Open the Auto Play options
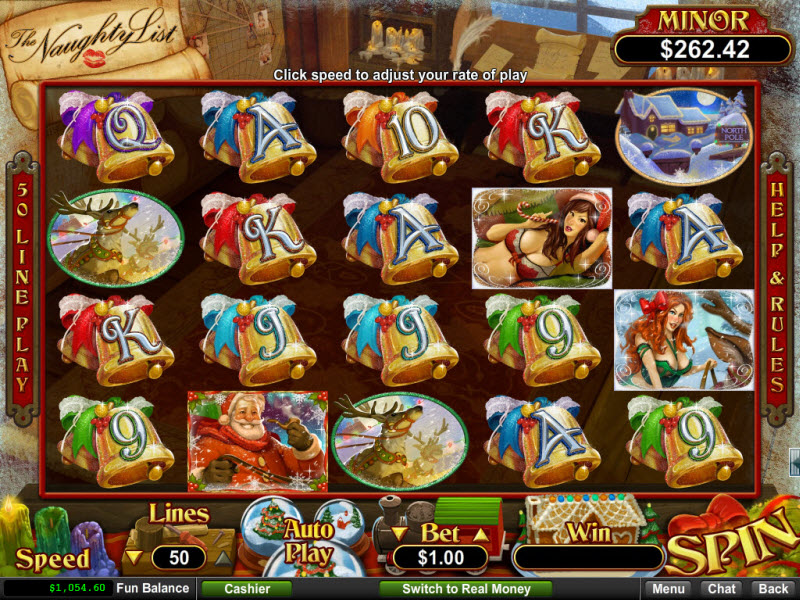This screenshot has height=600, width=800. click(308, 540)
